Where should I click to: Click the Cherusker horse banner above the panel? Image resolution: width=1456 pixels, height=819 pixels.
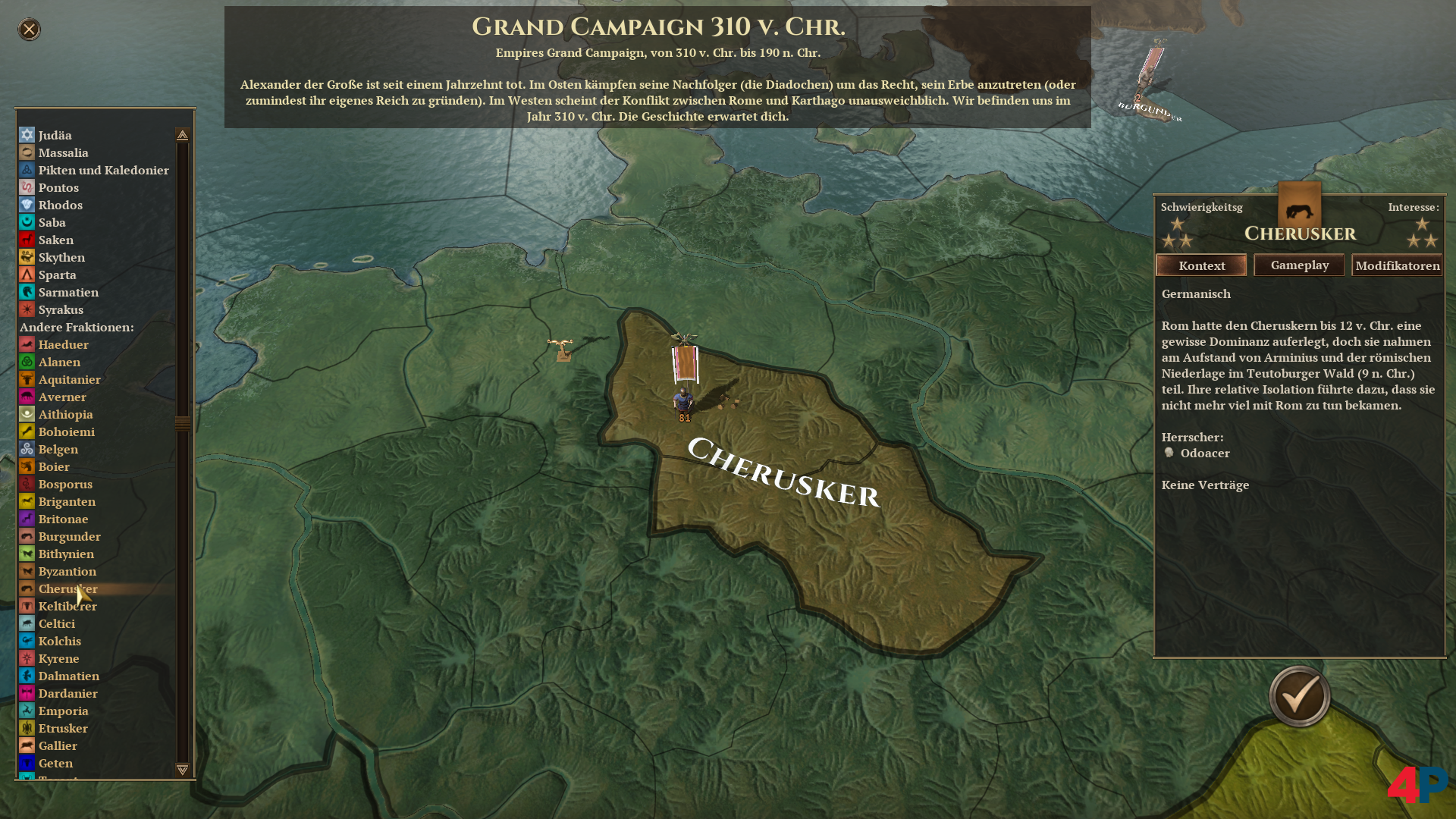click(x=1300, y=211)
